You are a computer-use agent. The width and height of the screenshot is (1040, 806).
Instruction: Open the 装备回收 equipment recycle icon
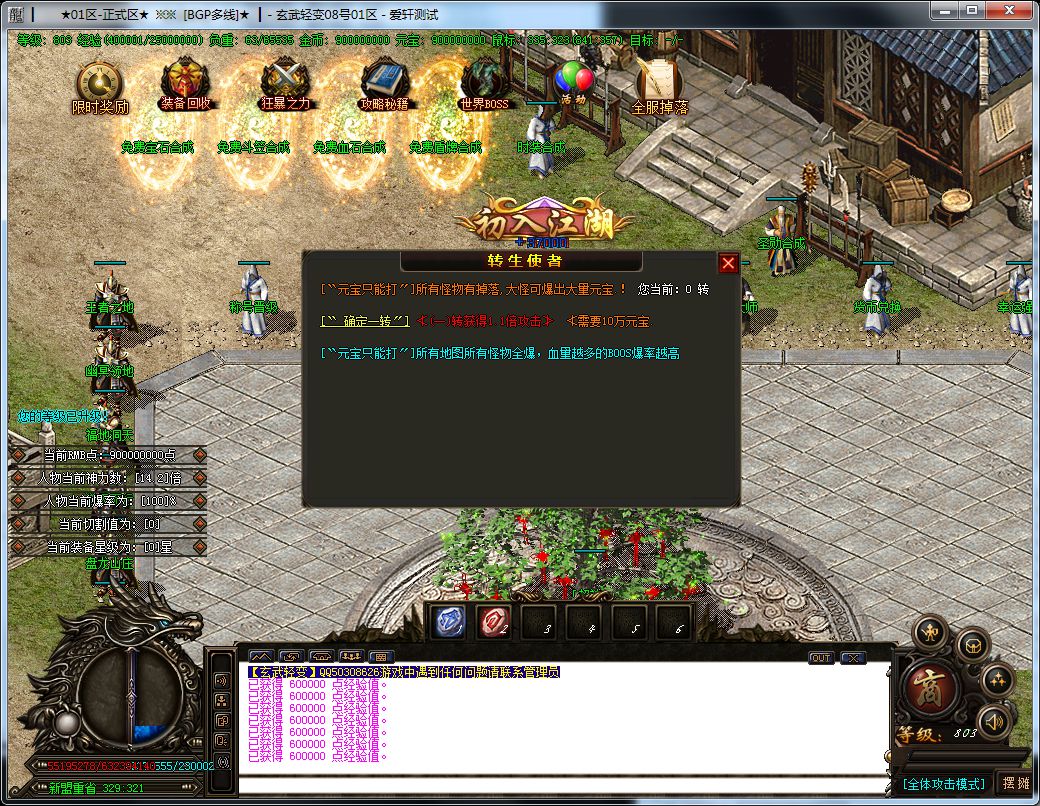coord(185,82)
